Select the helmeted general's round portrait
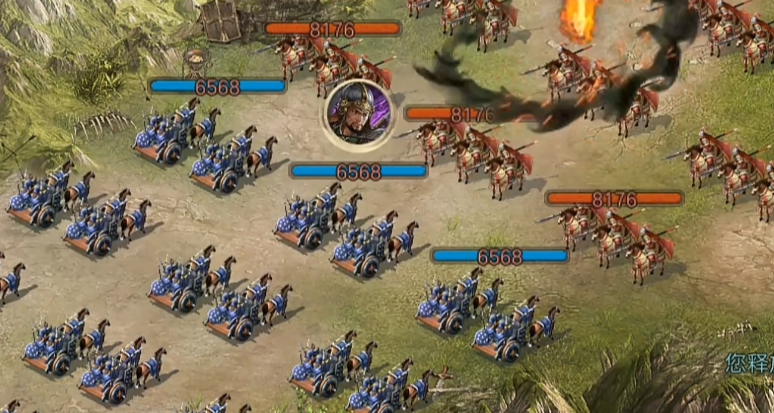Image resolution: width=774 pixels, height=413 pixels. 357,113
